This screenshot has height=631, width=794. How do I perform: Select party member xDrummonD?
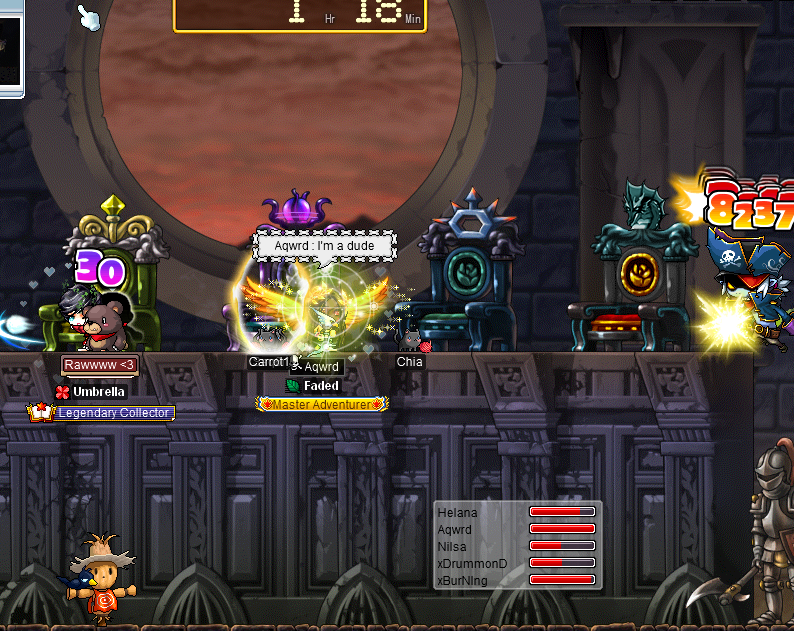click(472, 564)
